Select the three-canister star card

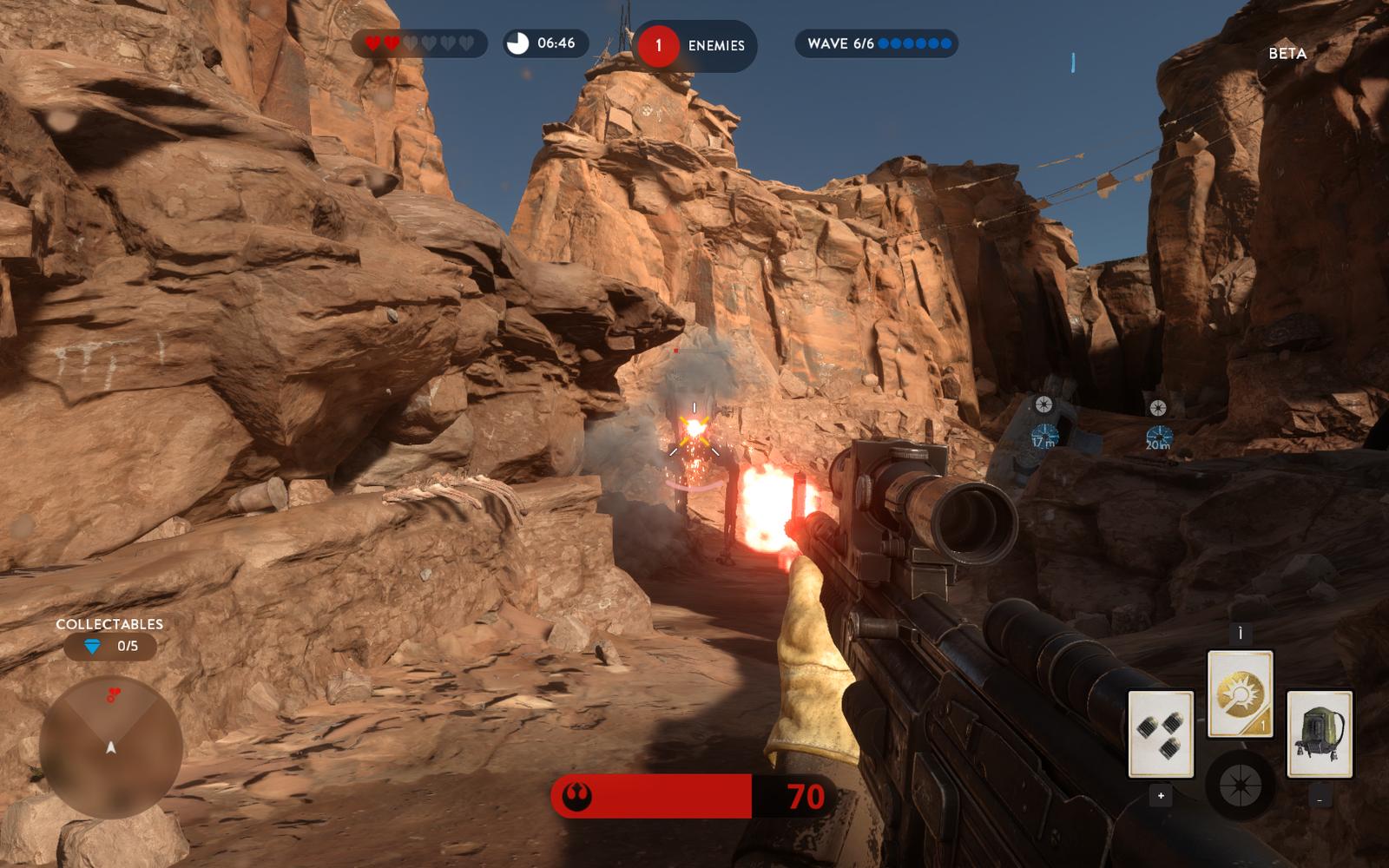1161,733
